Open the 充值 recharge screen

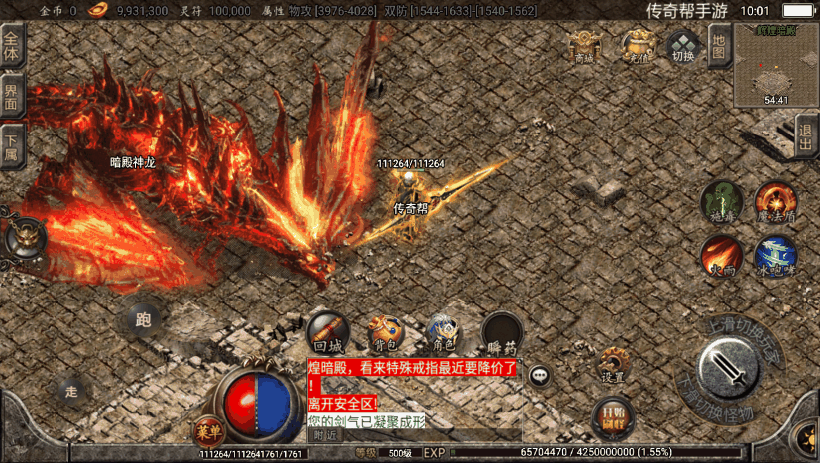[635, 46]
